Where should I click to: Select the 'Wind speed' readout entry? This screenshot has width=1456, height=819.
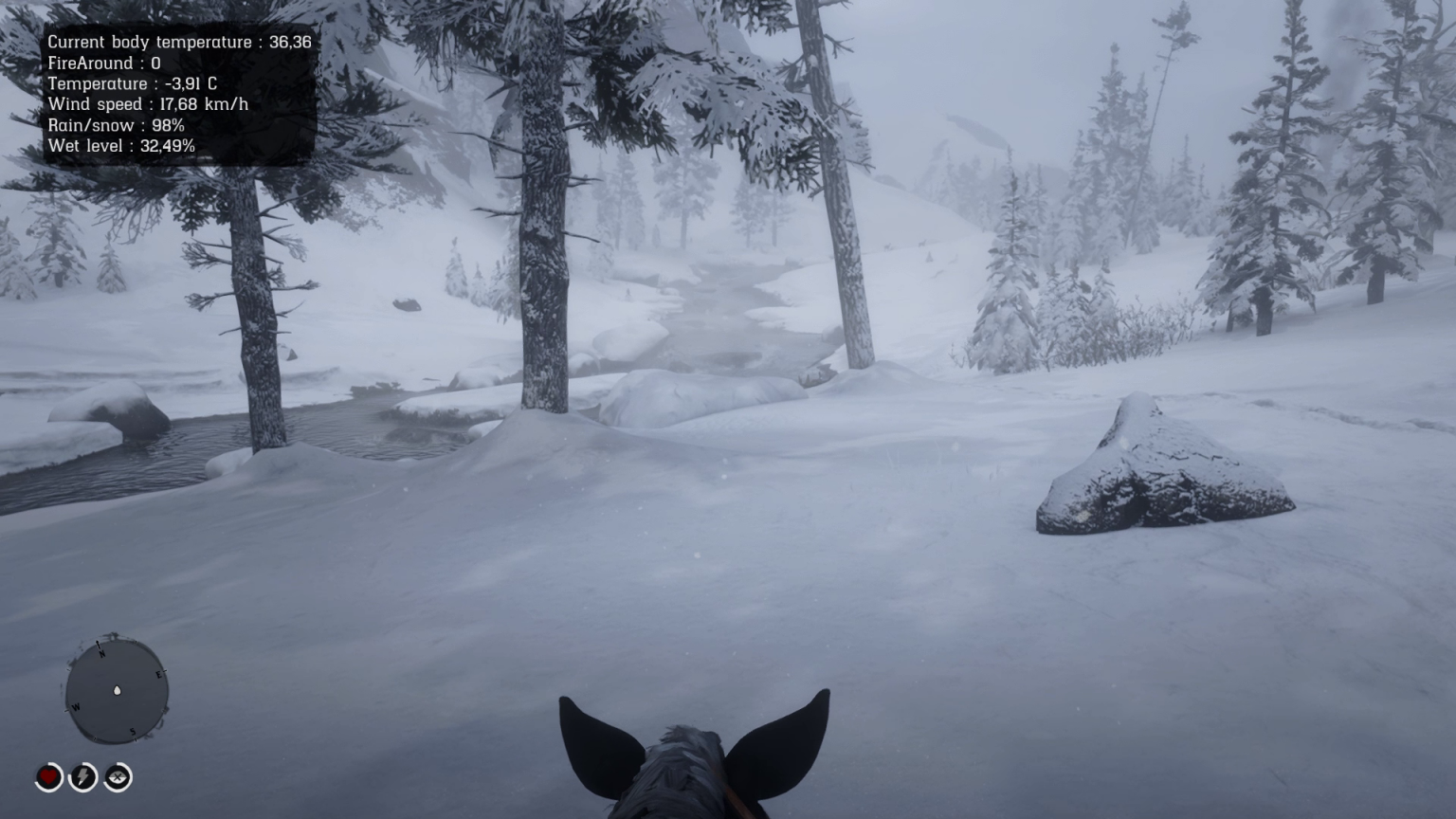pyautogui.click(x=148, y=104)
